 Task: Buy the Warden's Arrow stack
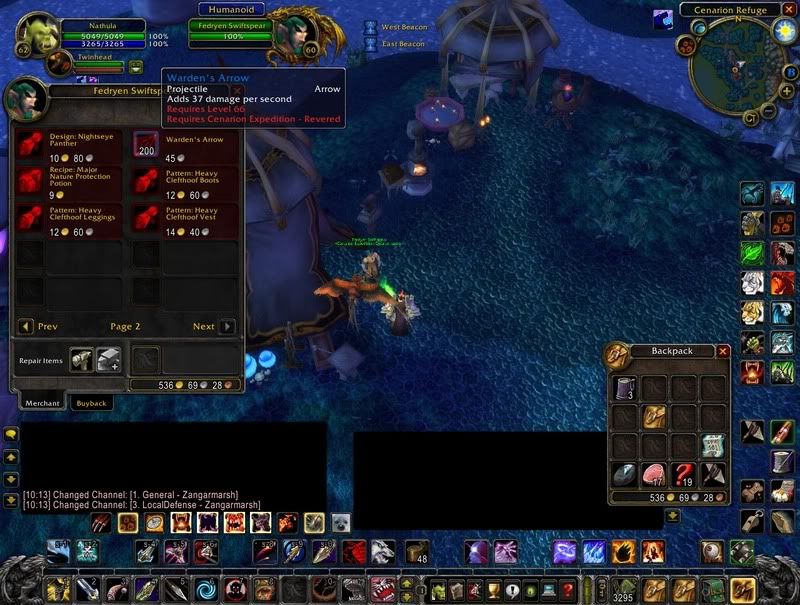pyautogui.click(x=147, y=145)
